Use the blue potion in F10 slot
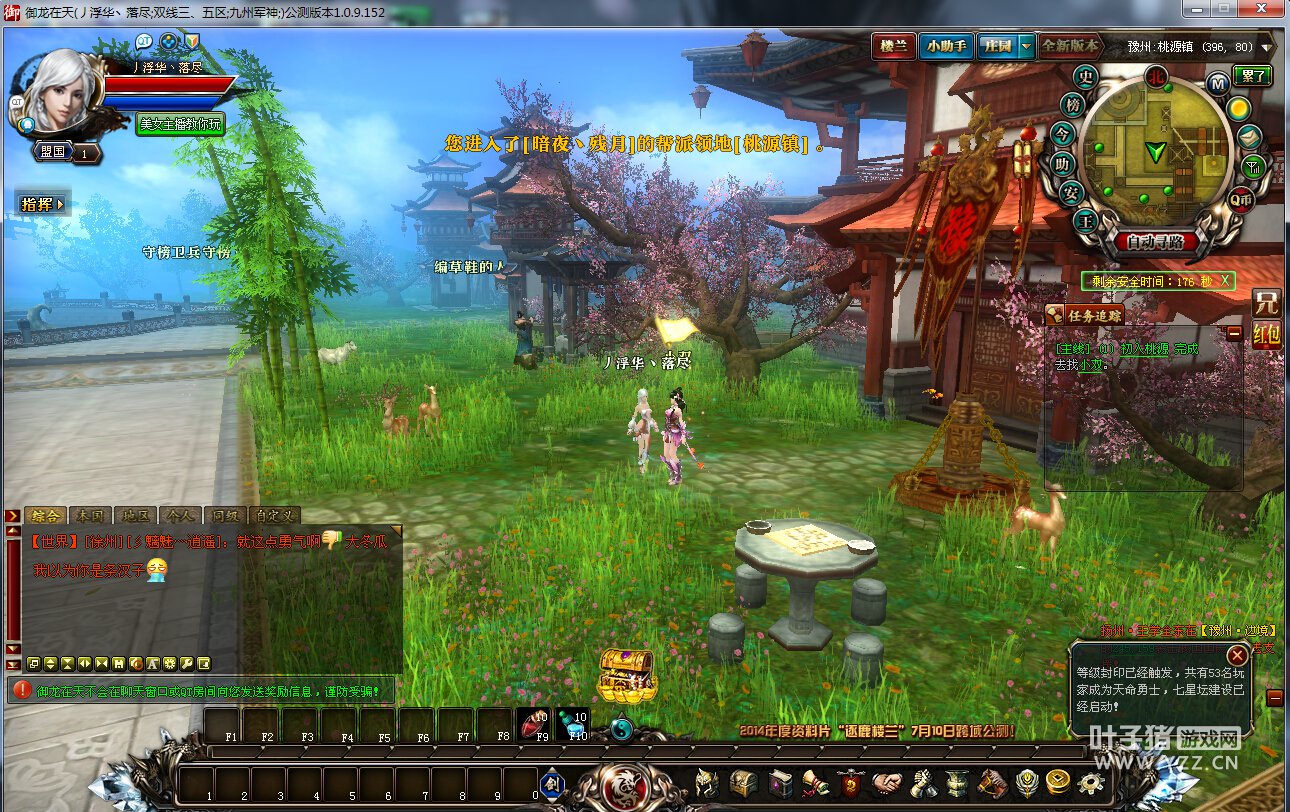Viewport: 1290px width, 812px height. [573, 724]
